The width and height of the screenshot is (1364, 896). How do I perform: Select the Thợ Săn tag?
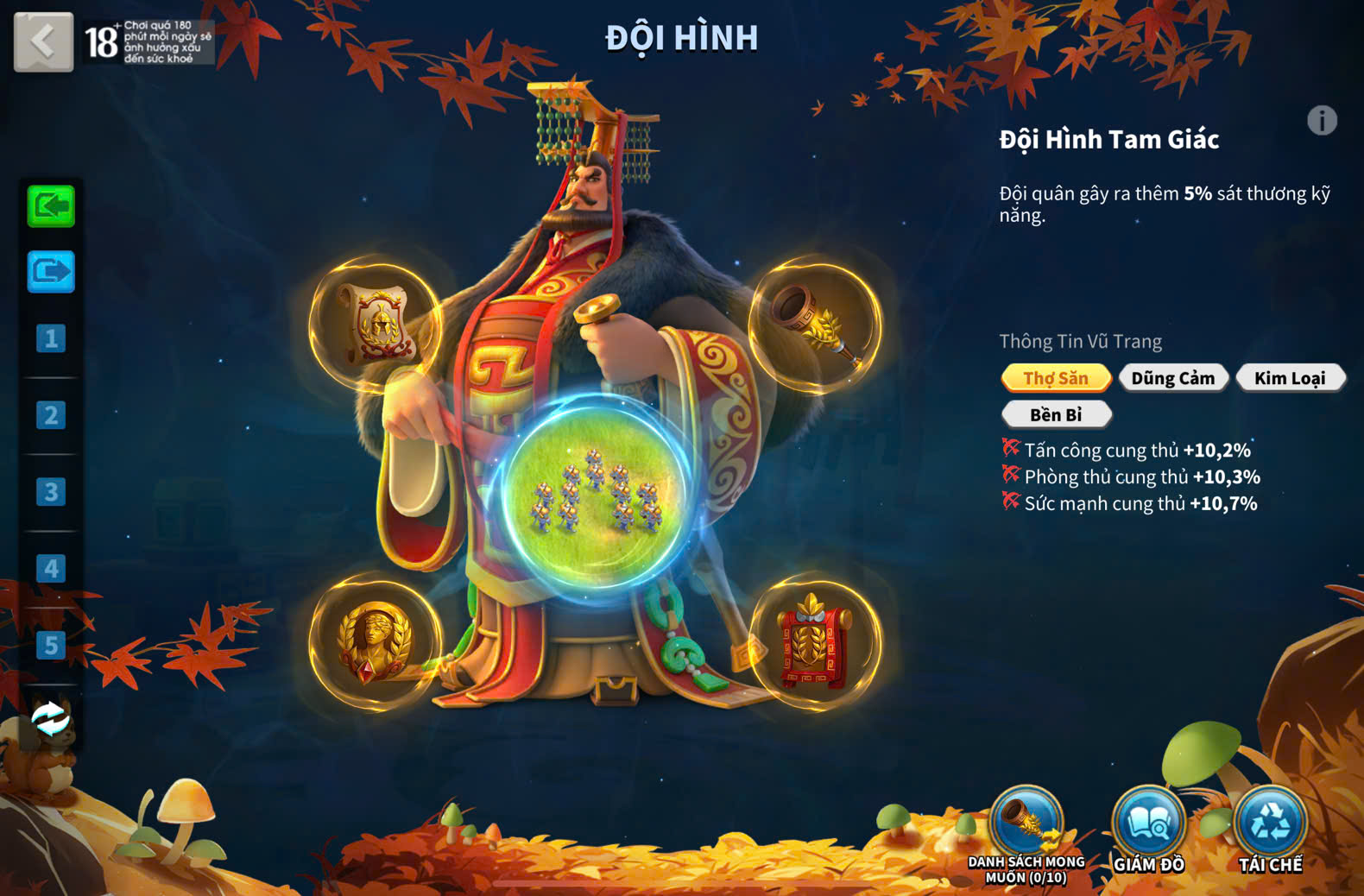(x=1056, y=378)
